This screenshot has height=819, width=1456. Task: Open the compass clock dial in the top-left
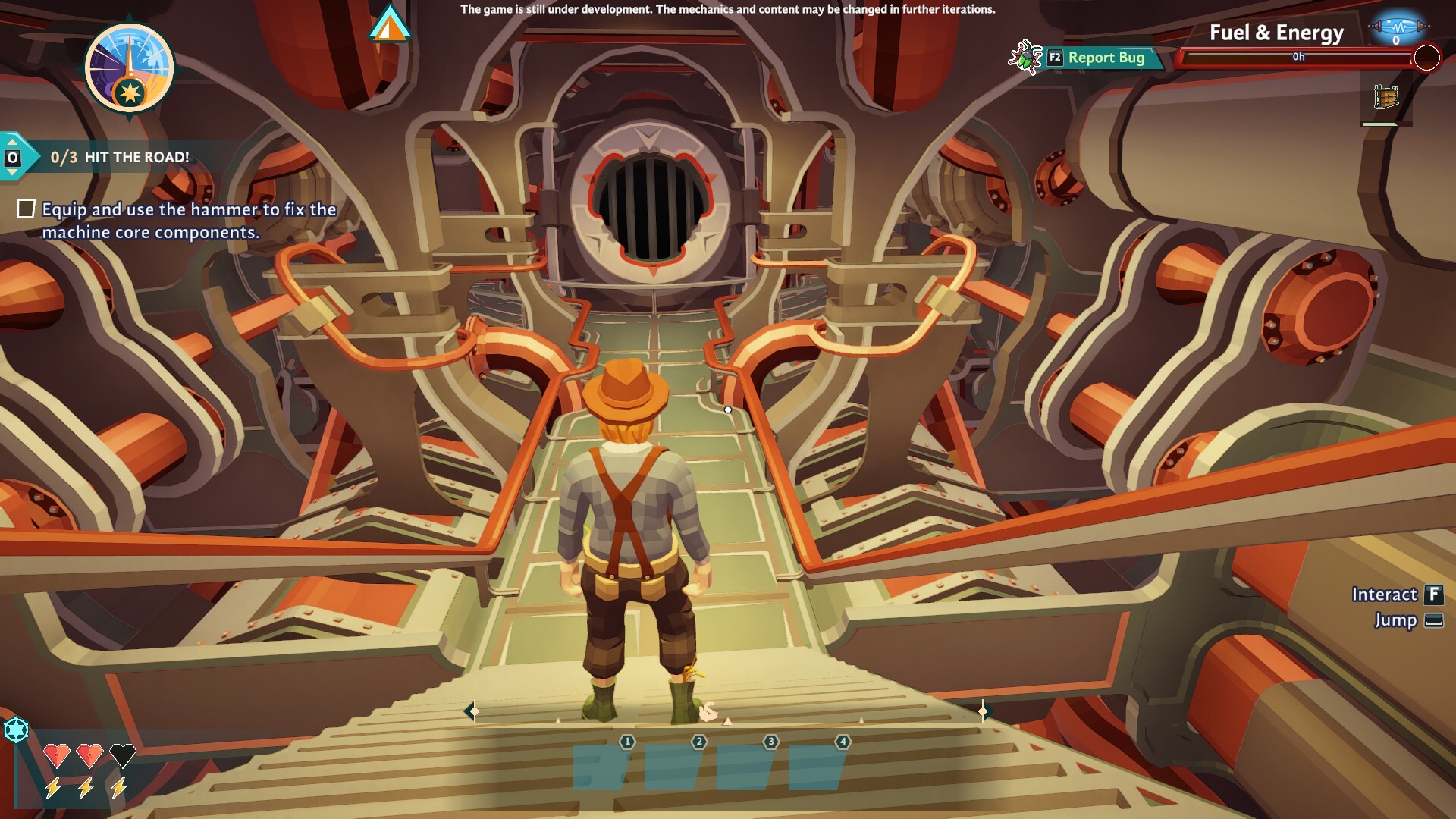[x=129, y=67]
